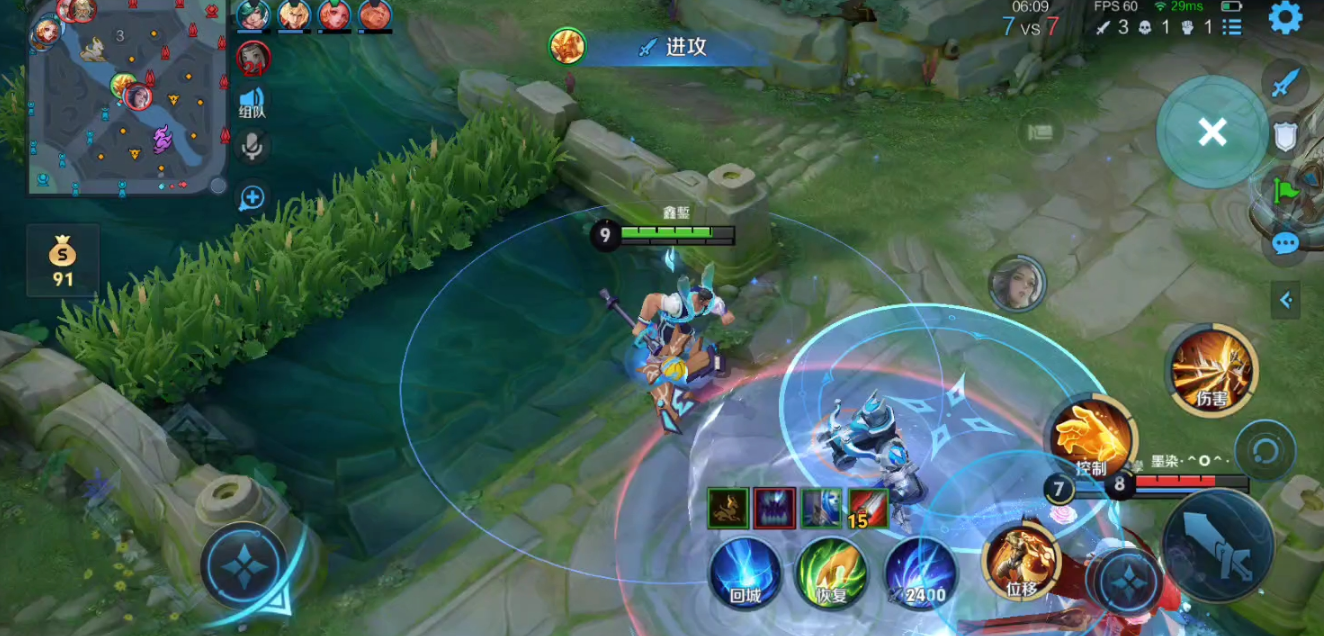1324x636 pixels.
Task: Target the enemy hero portrait
Action: coord(1017,284)
